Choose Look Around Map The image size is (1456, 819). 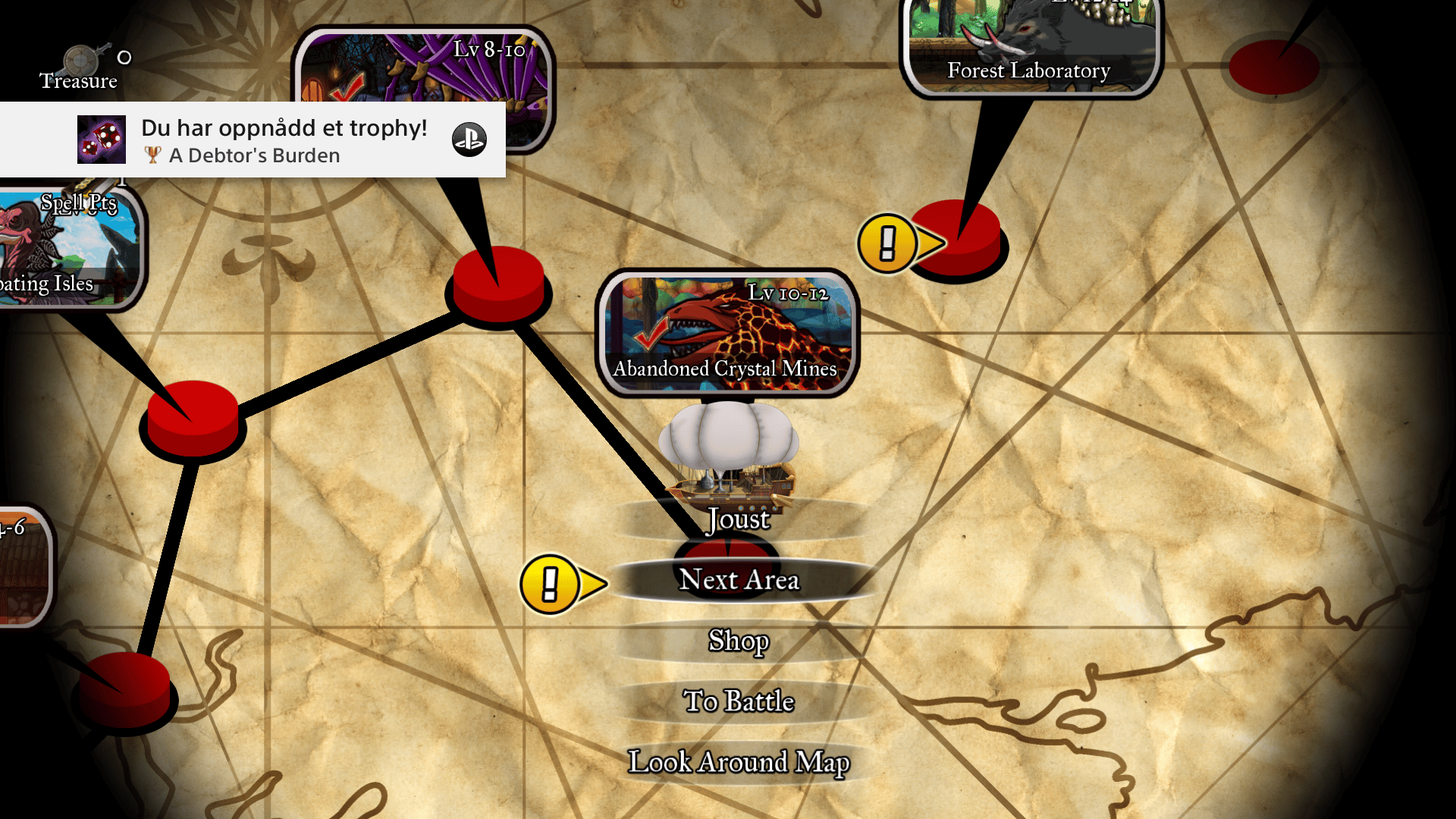(x=739, y=762)
